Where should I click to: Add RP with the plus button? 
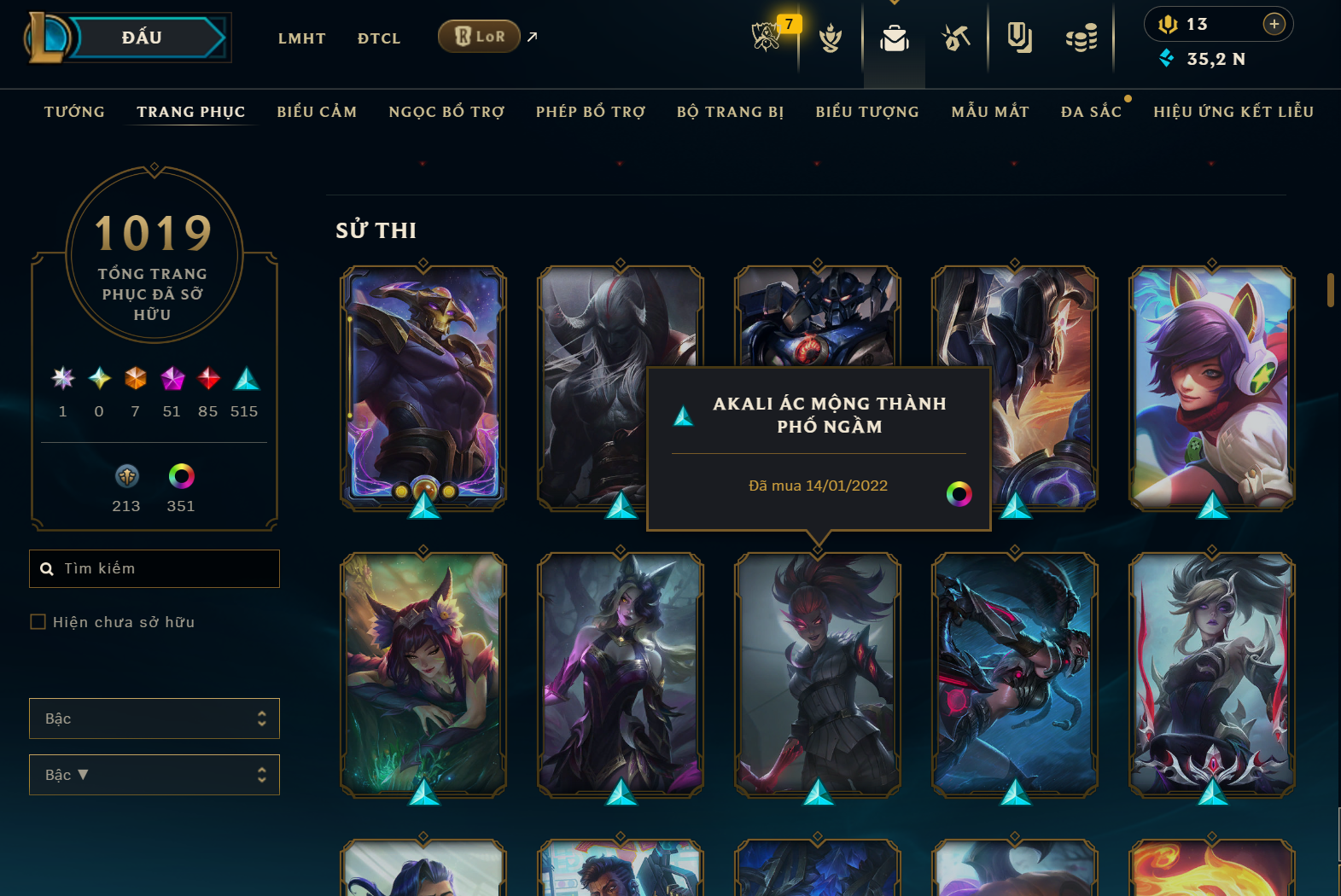tap(1274, 24)
